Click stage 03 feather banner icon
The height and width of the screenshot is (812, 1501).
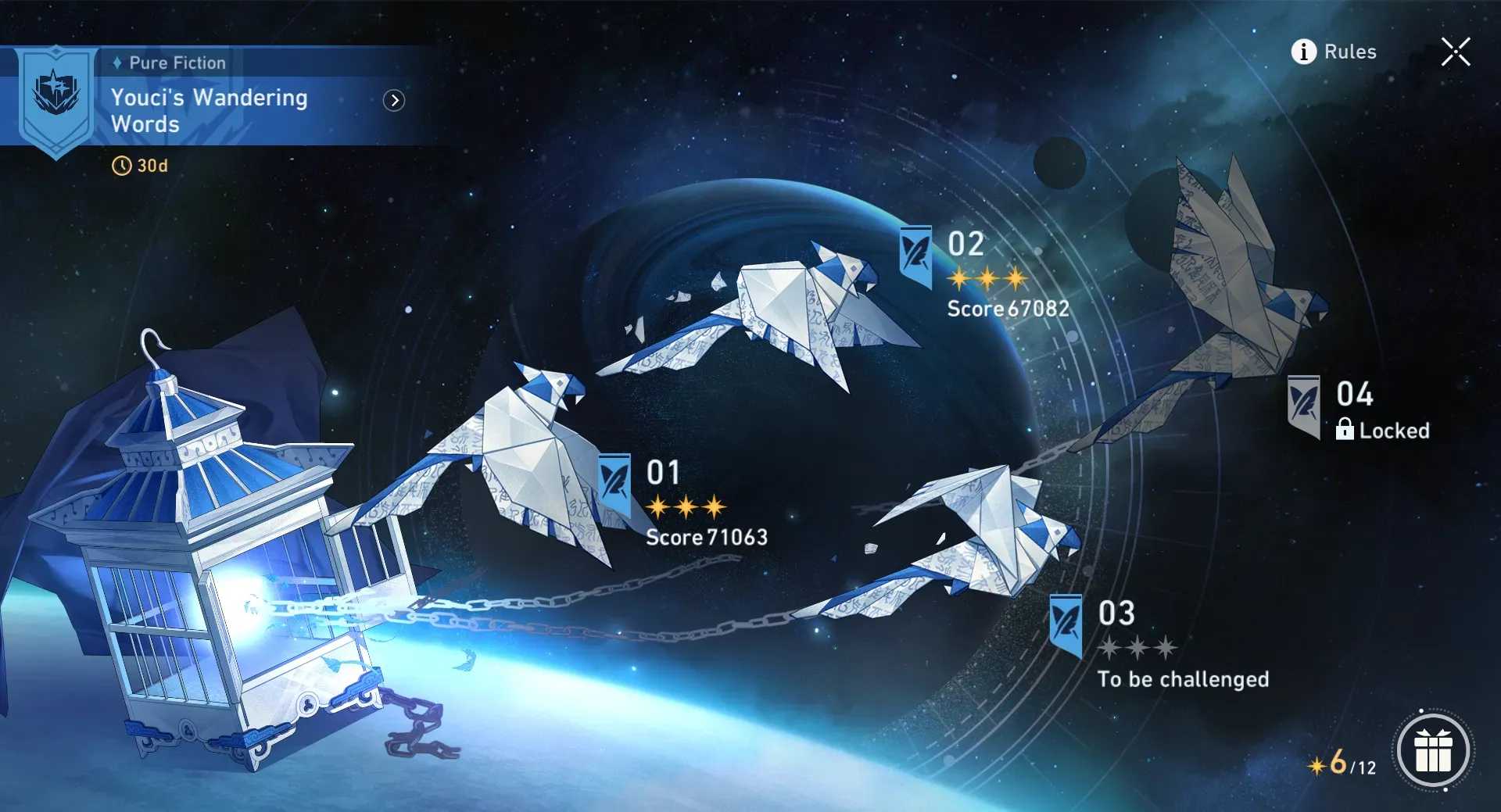pos(1065,623)
